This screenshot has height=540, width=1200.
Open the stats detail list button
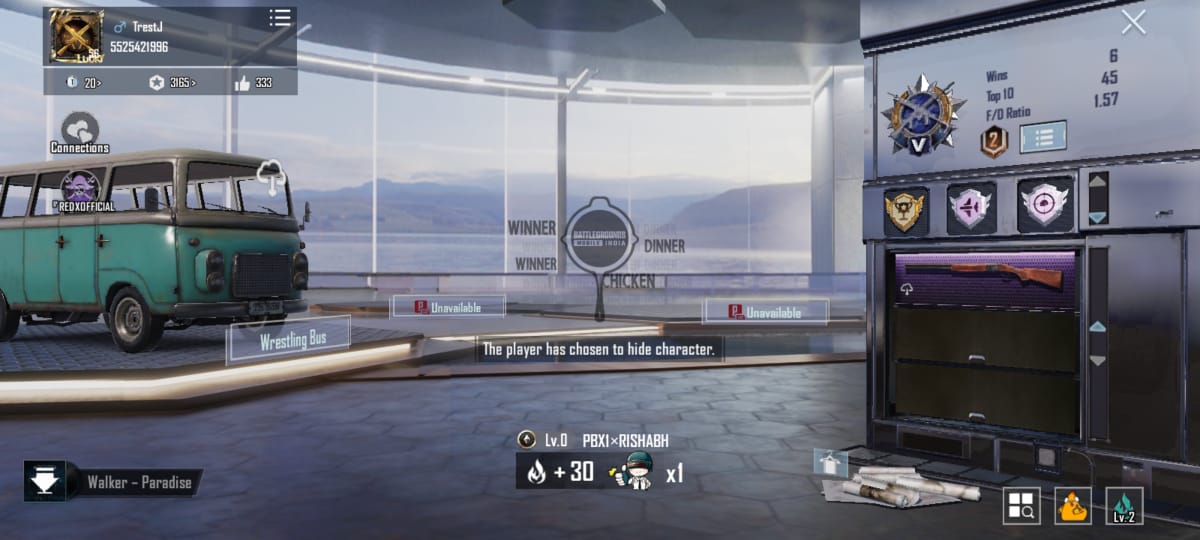pyautogui.click(x=1042, y=137)
